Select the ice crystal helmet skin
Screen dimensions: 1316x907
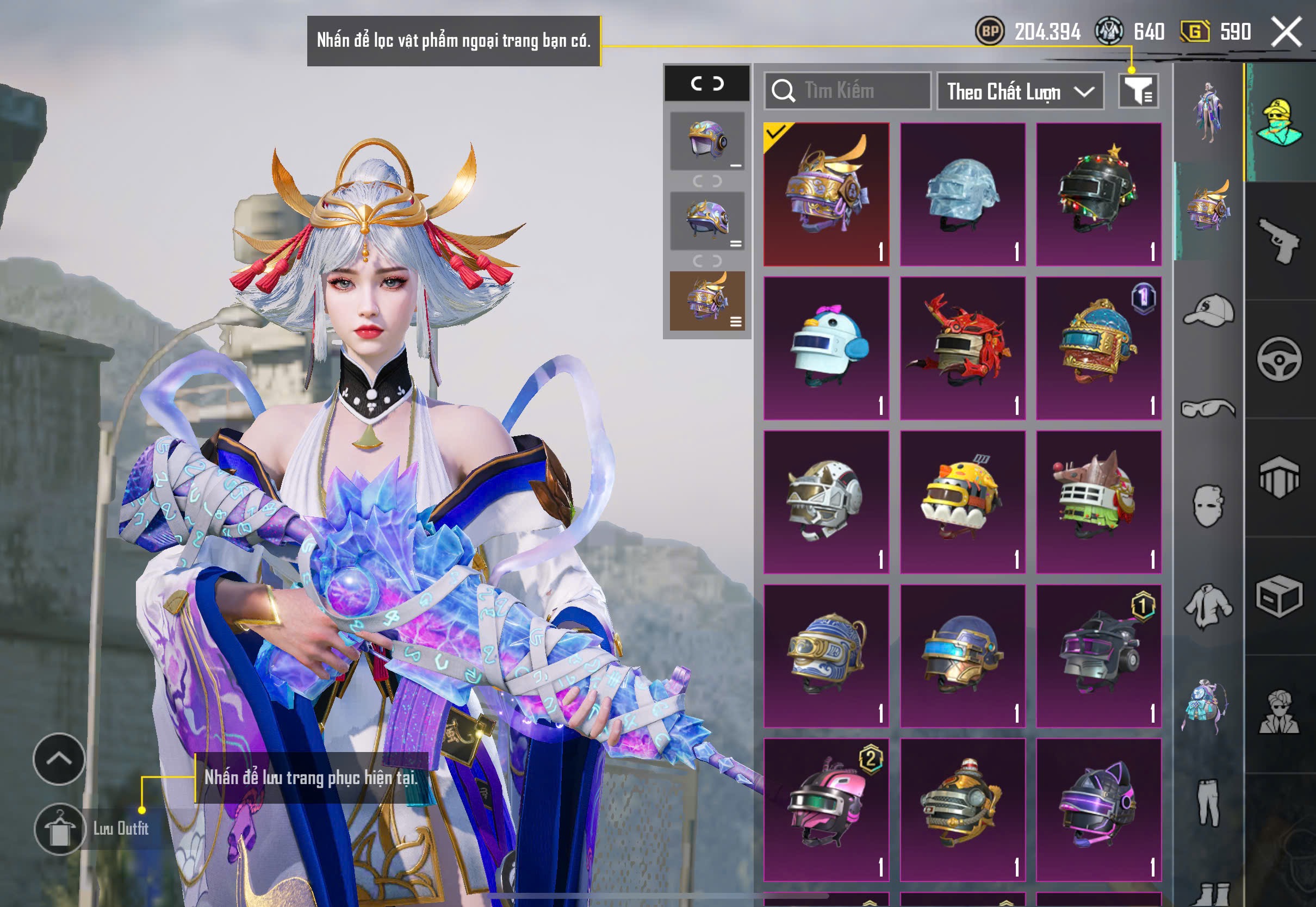tap(963, 194)
